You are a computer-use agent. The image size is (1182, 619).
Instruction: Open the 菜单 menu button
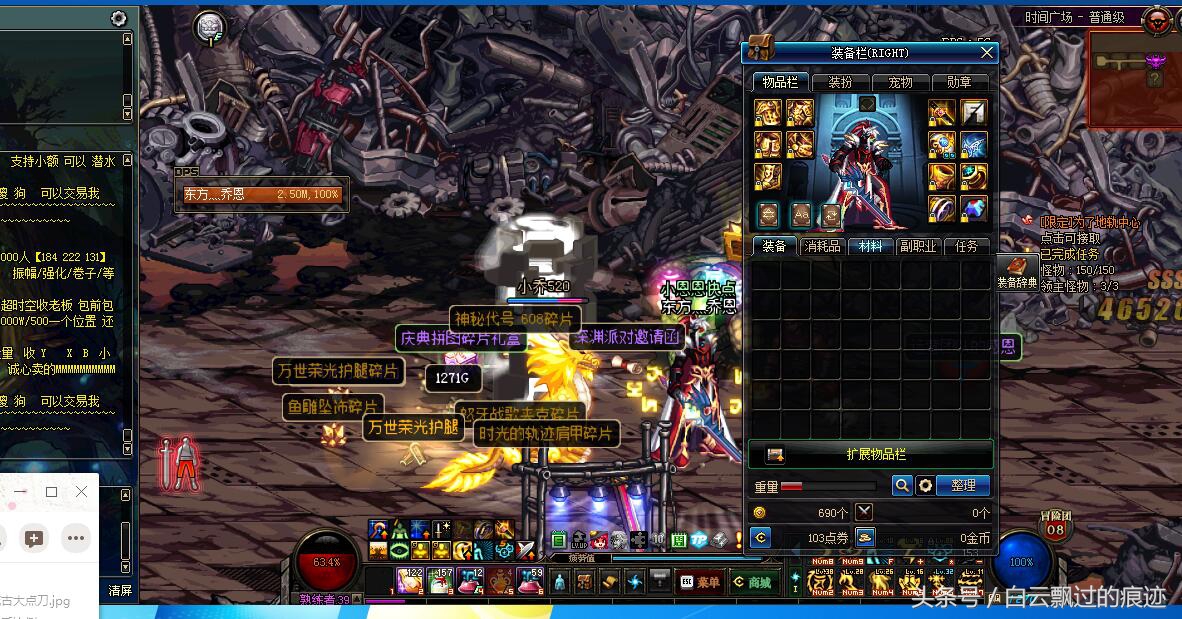(x=700, y=582)
